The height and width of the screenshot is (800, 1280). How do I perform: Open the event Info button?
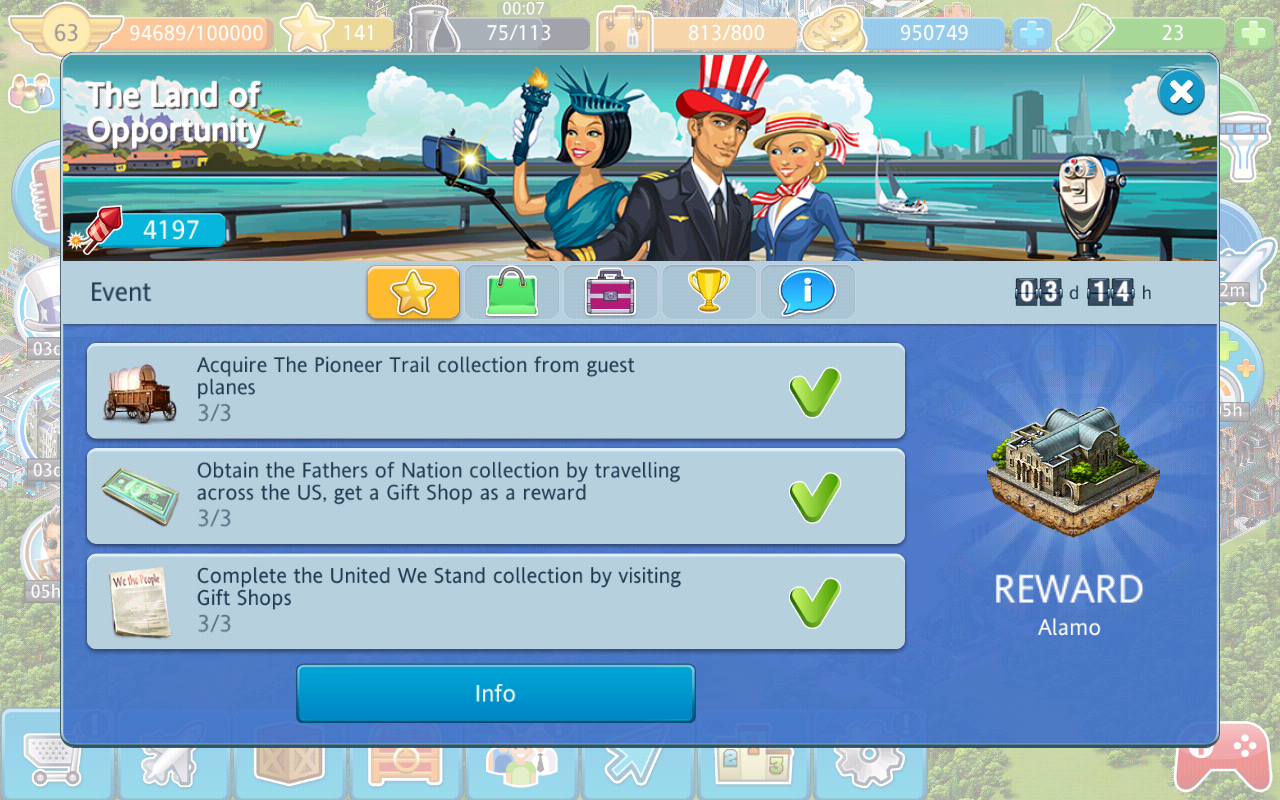(x=495, y=694)
